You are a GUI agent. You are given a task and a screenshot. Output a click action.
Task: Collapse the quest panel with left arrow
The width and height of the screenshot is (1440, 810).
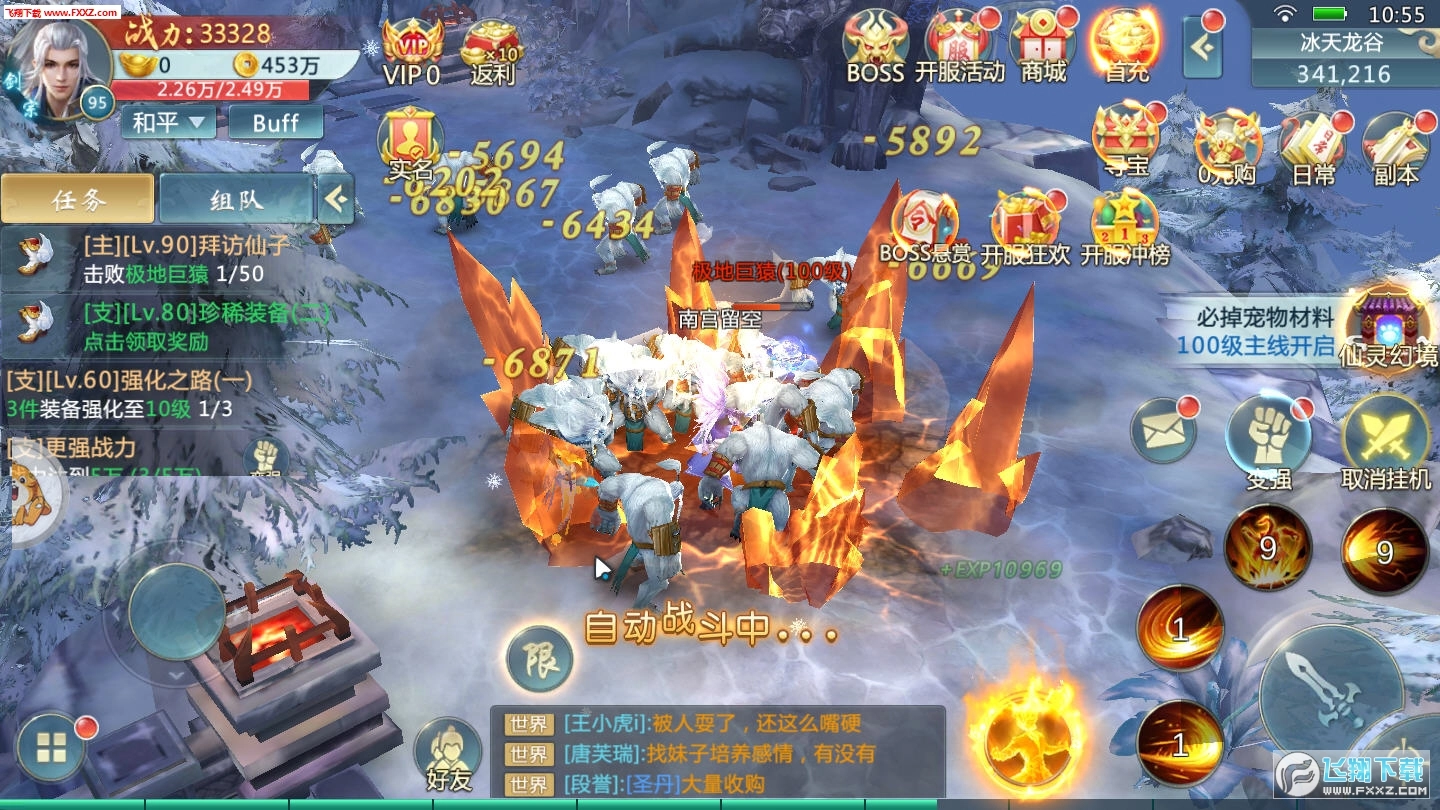click(336, 196)
